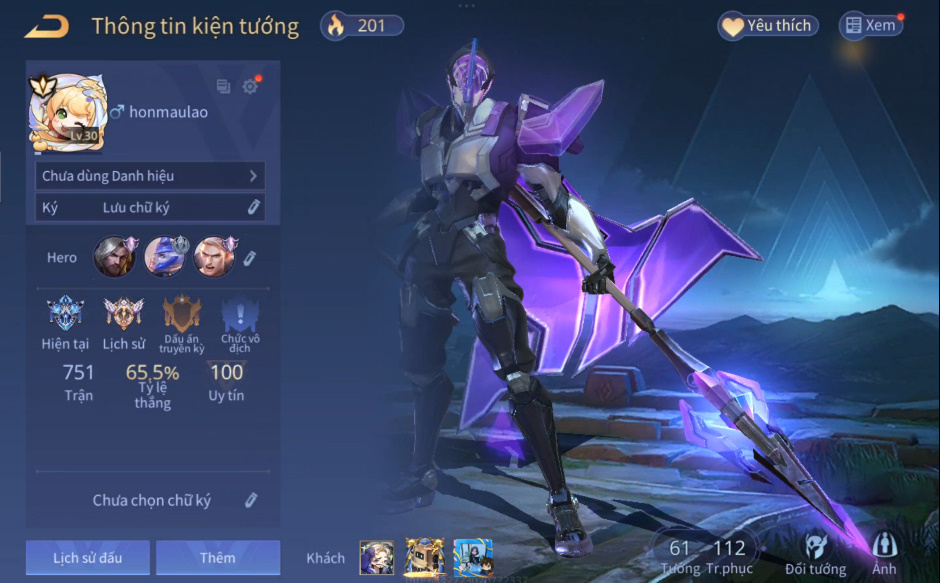Open the Xem view button
The width and height of the screenshot is (940, 583).
coord(870,26)
